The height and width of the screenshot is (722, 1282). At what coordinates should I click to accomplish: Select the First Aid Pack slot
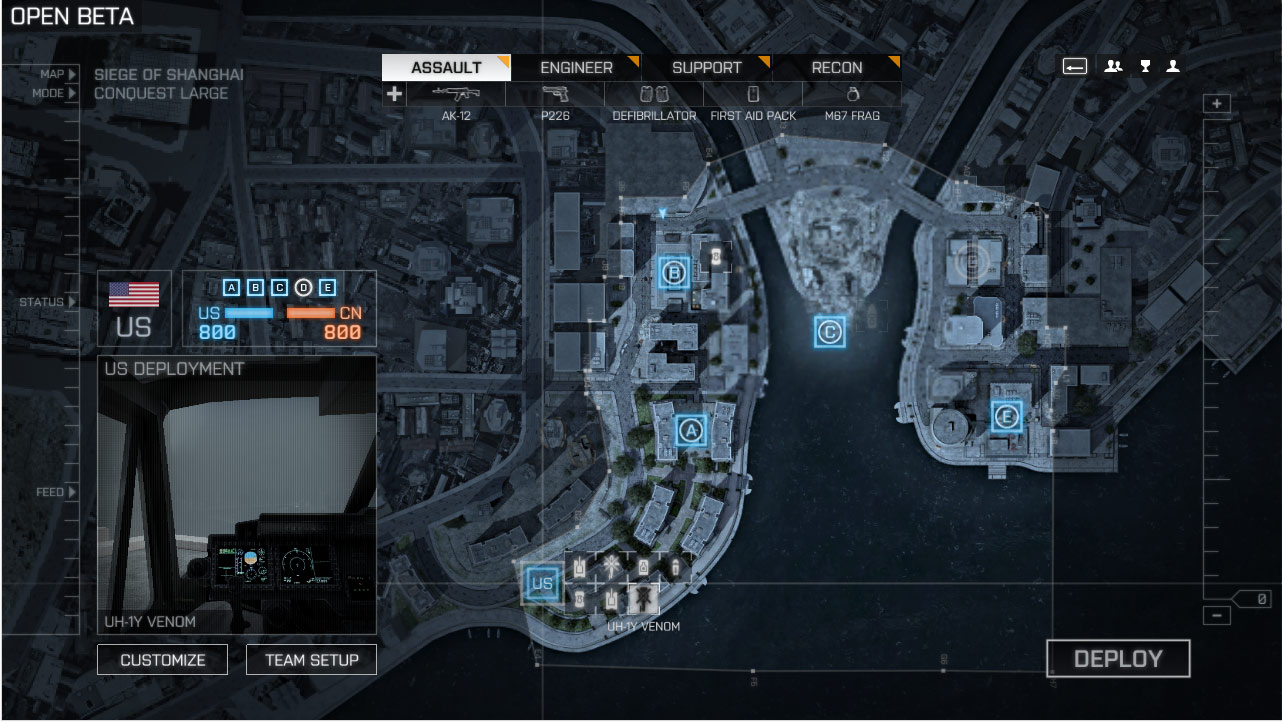point(753,101)
